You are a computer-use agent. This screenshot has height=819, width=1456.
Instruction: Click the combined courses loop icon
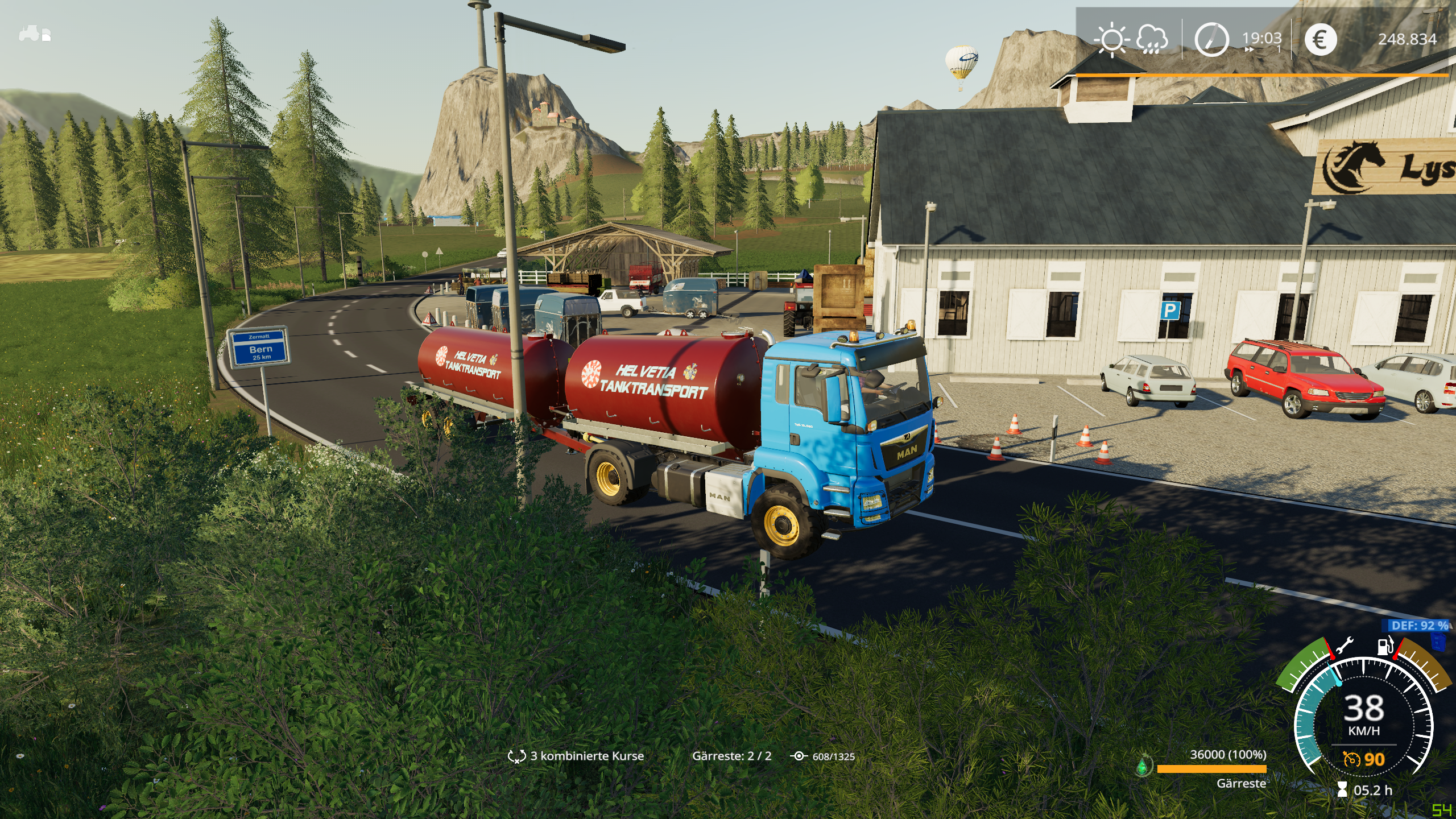(x=516, y=756)
